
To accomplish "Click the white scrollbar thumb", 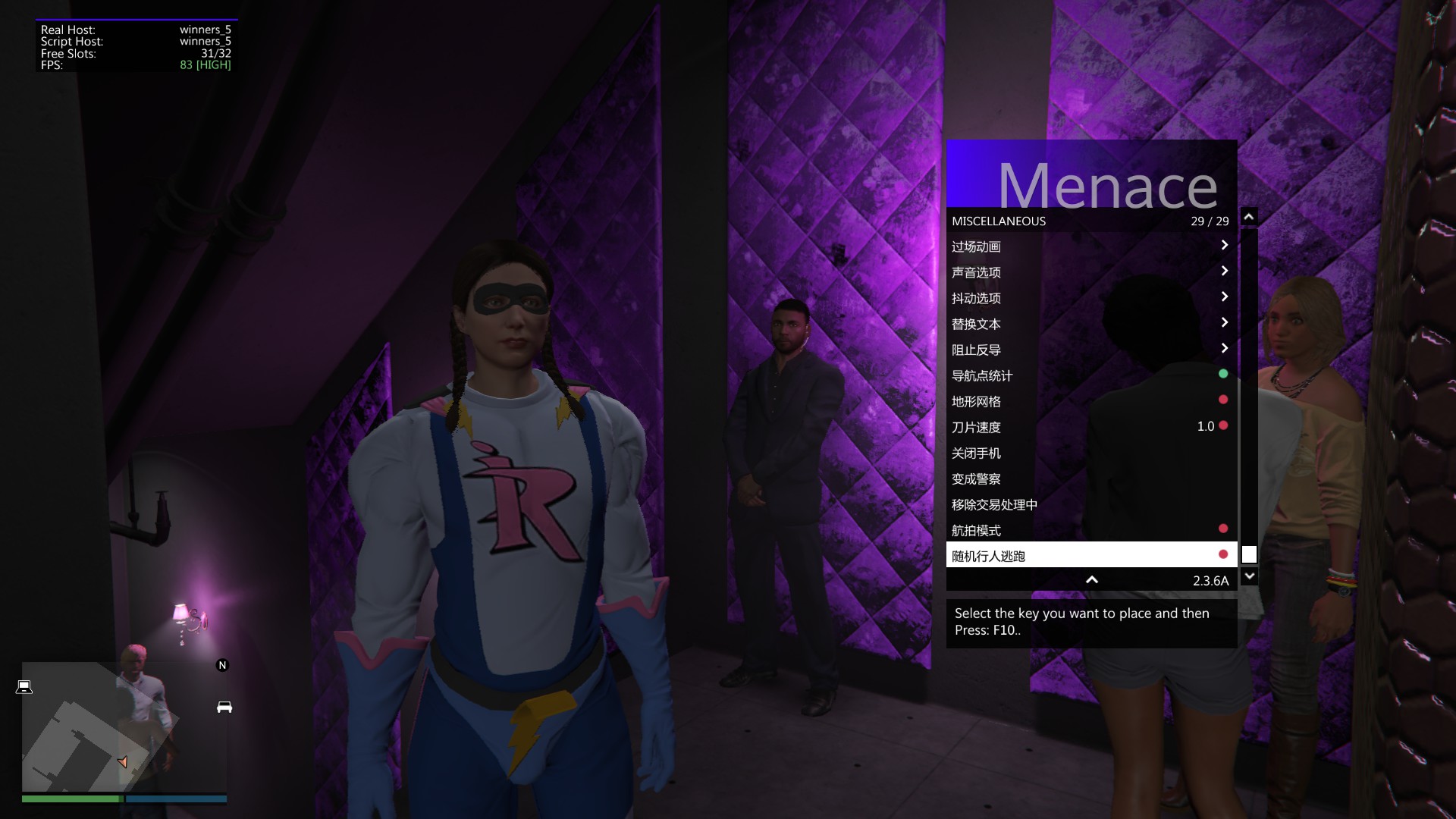I will click(x=1249, y=554).
